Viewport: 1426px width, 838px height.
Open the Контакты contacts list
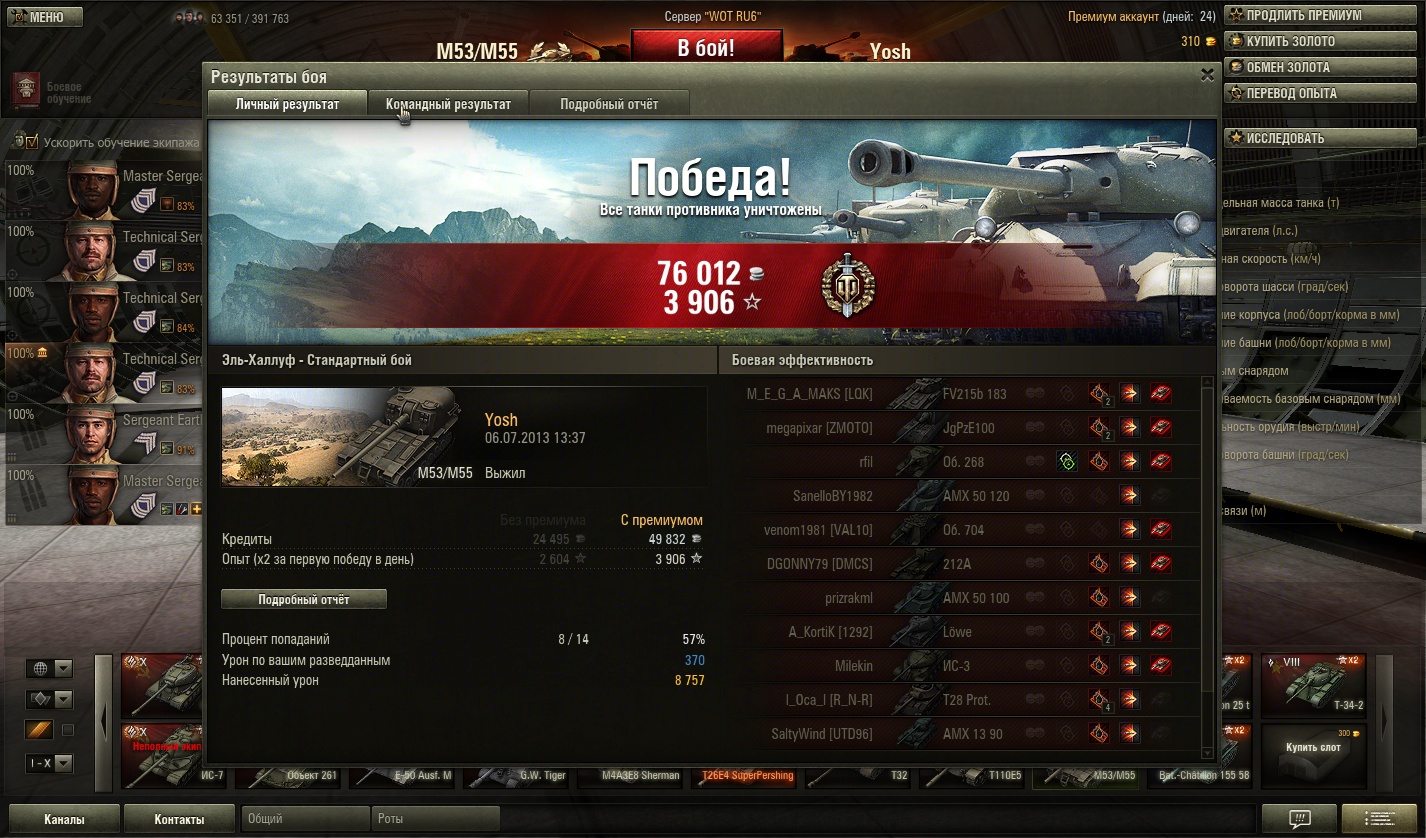click(179, 819)
